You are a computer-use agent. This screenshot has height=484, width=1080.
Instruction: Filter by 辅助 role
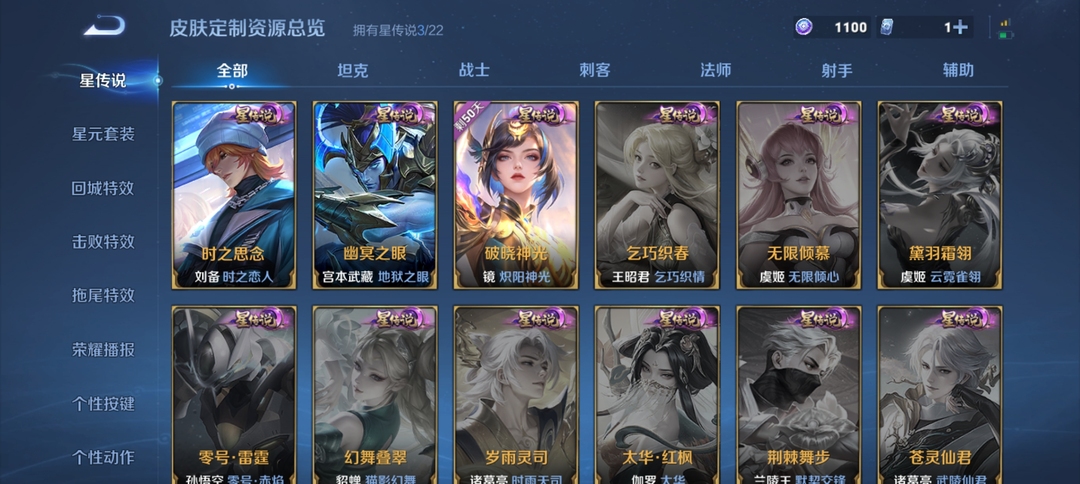[x=958, y=70]
